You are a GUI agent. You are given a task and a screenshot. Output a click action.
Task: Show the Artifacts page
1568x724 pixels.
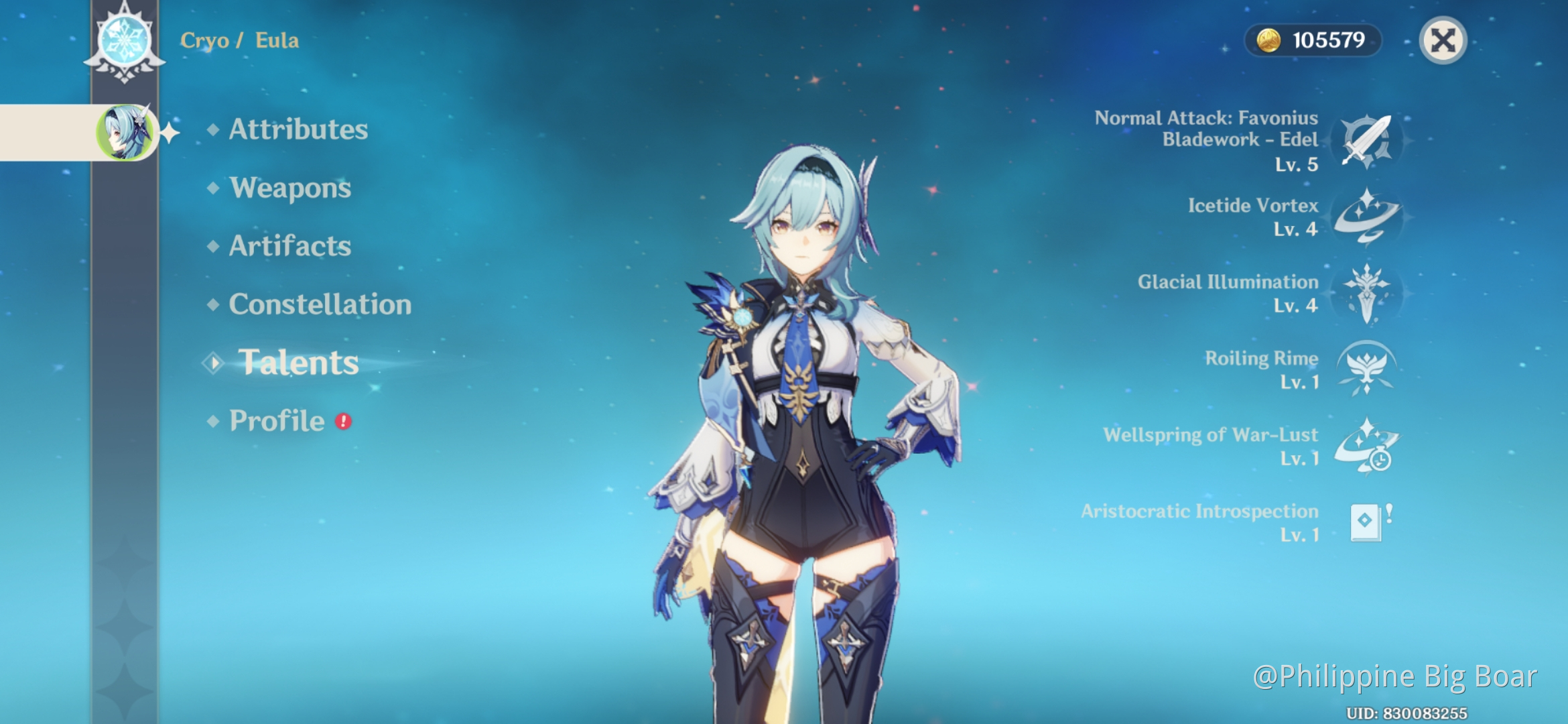click(x=289, y=246)
